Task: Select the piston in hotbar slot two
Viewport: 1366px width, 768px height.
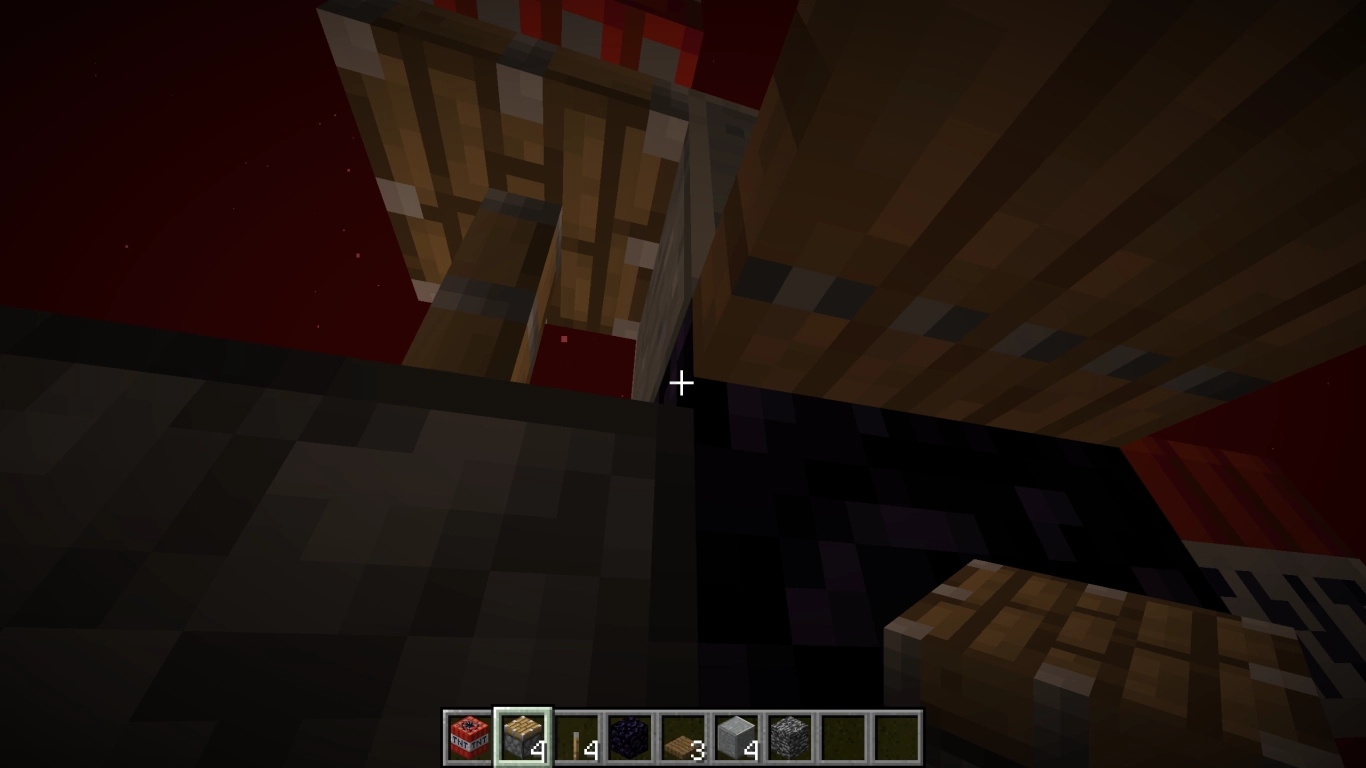Action: tap(520, 737)
